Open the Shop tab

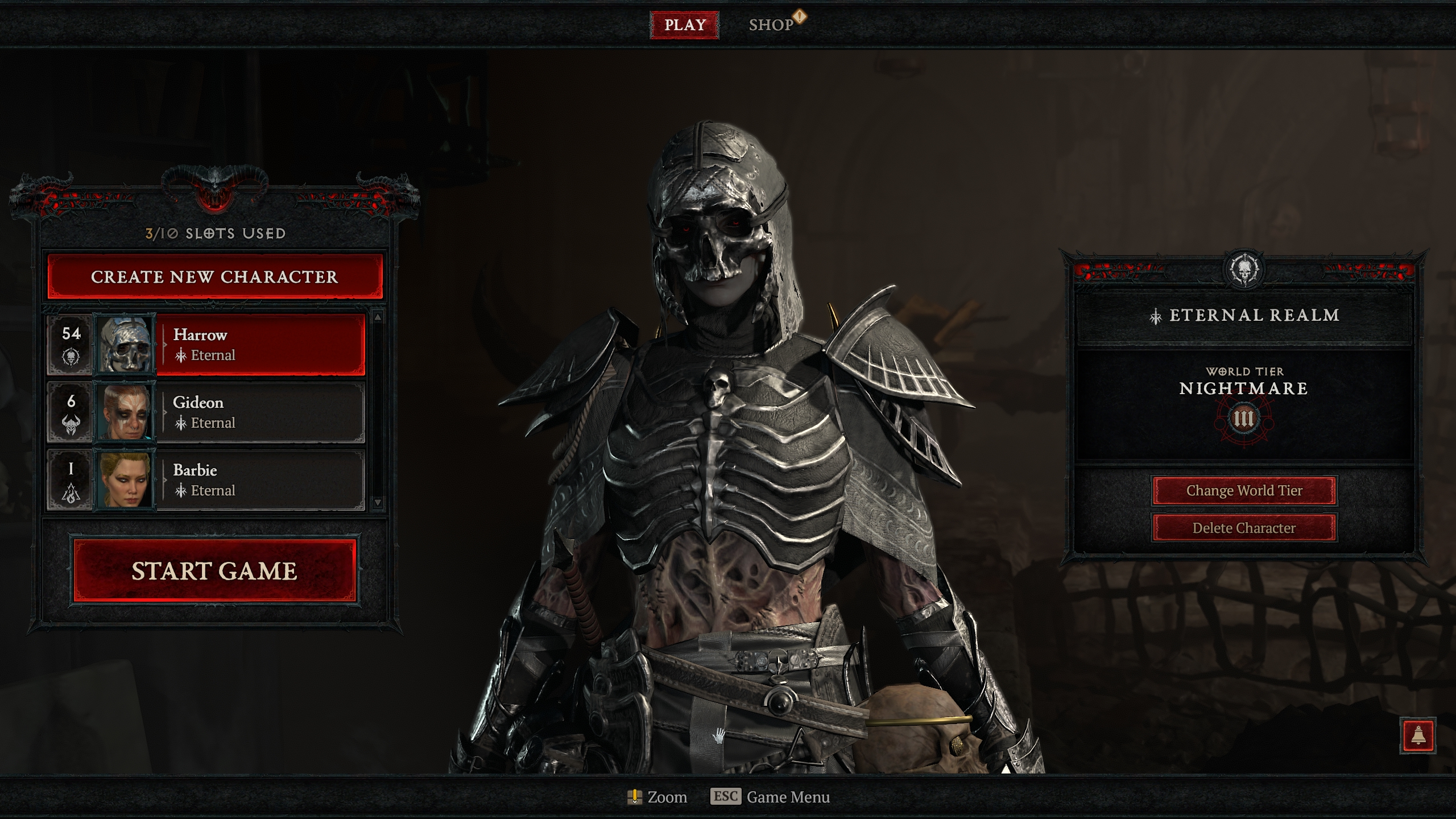point(771,25)
